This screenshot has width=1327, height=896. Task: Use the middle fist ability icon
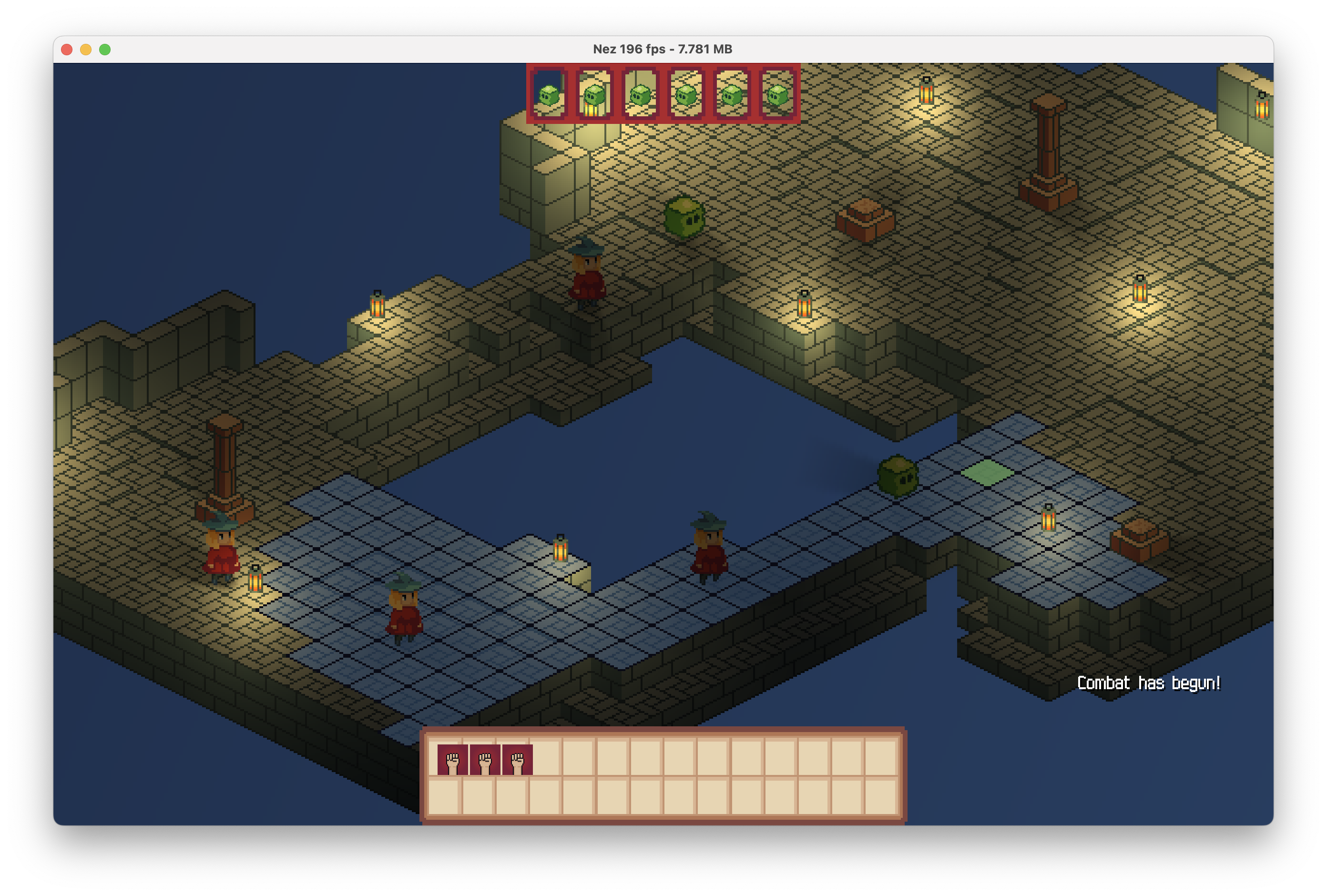click(485, 760)
